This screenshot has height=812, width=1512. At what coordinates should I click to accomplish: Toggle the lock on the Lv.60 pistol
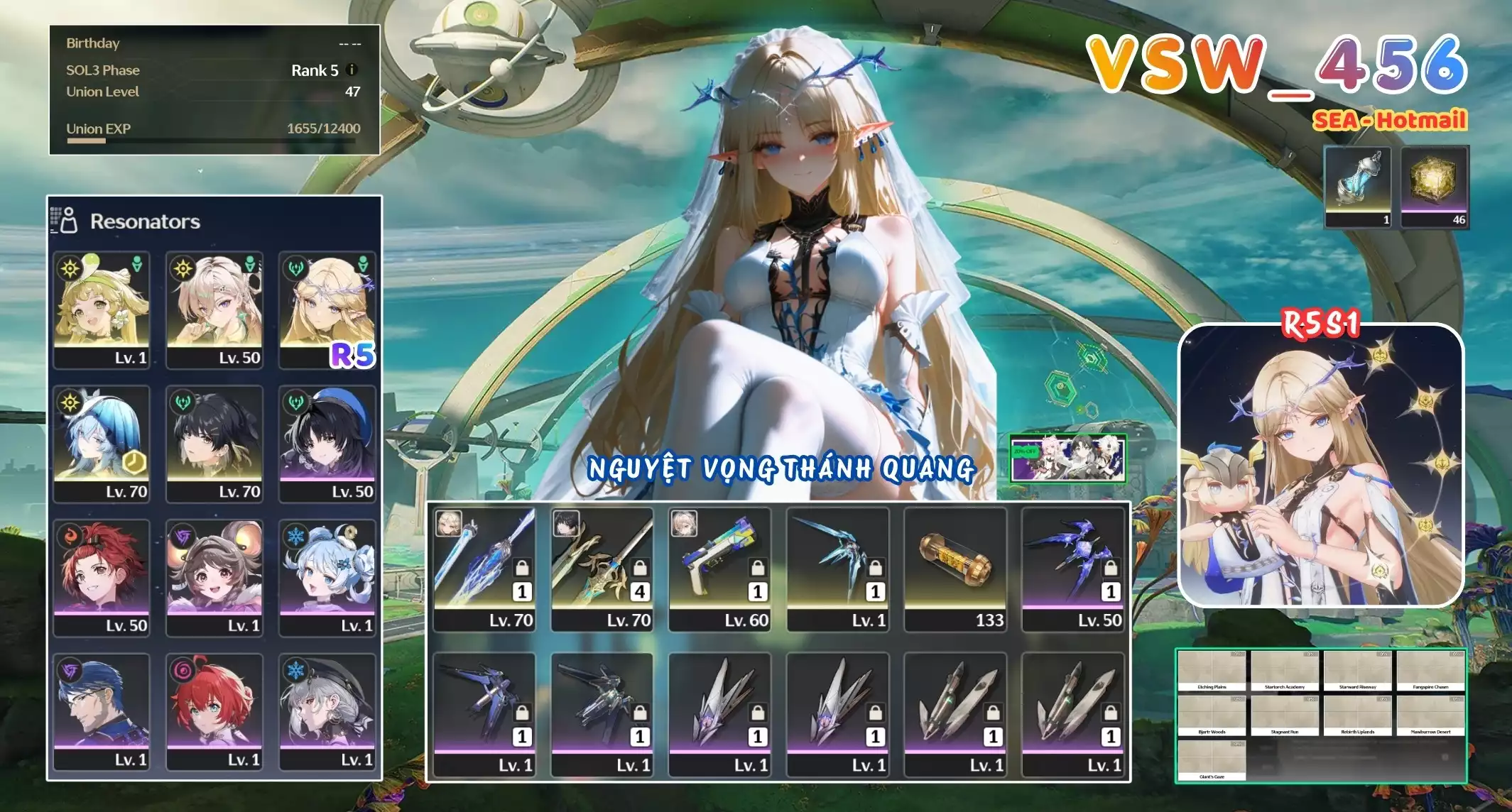pos(758,569)
